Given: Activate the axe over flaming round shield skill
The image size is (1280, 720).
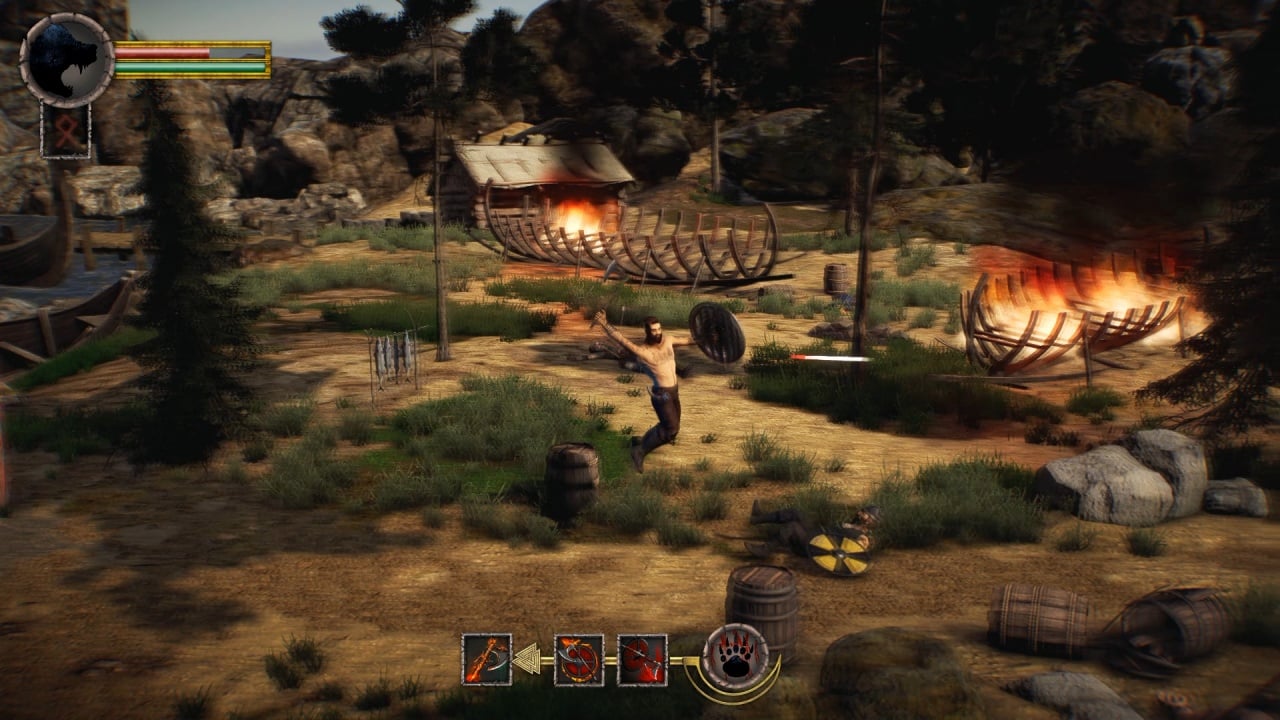Looking at the screenshot, I should [x=579, y=659].
